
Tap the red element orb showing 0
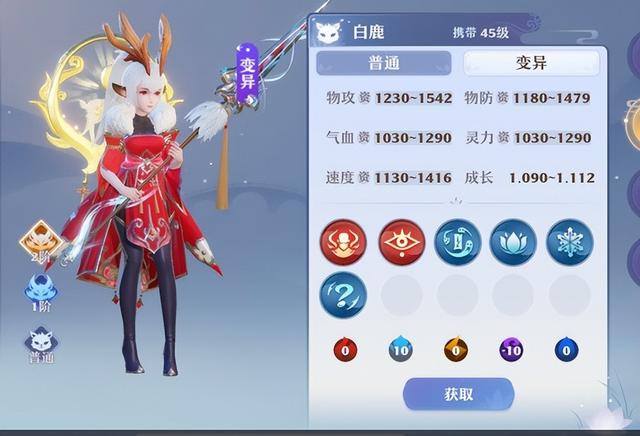(343, 350)
